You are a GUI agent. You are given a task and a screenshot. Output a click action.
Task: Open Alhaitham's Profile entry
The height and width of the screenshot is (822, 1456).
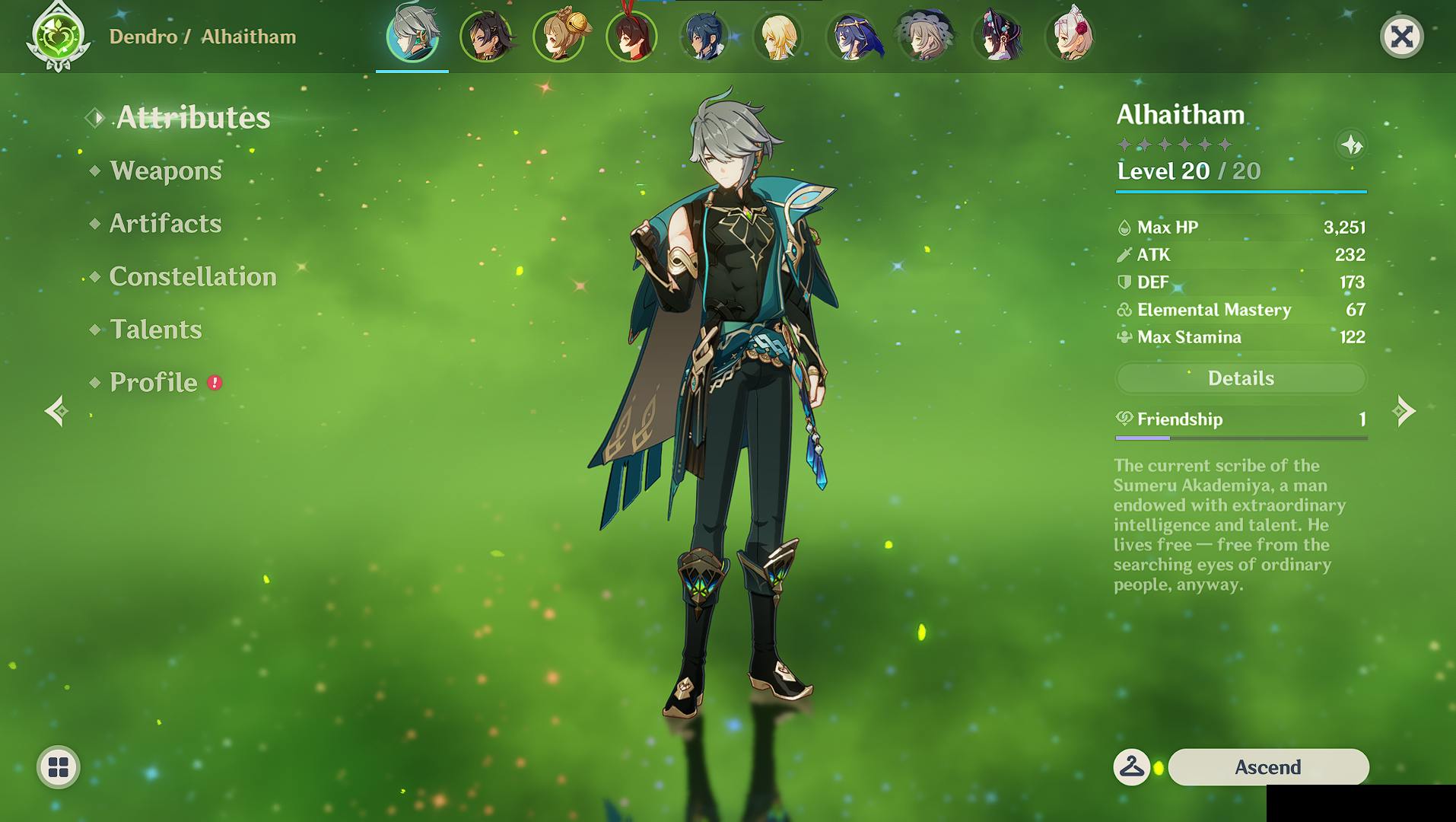tap(153, 383)
